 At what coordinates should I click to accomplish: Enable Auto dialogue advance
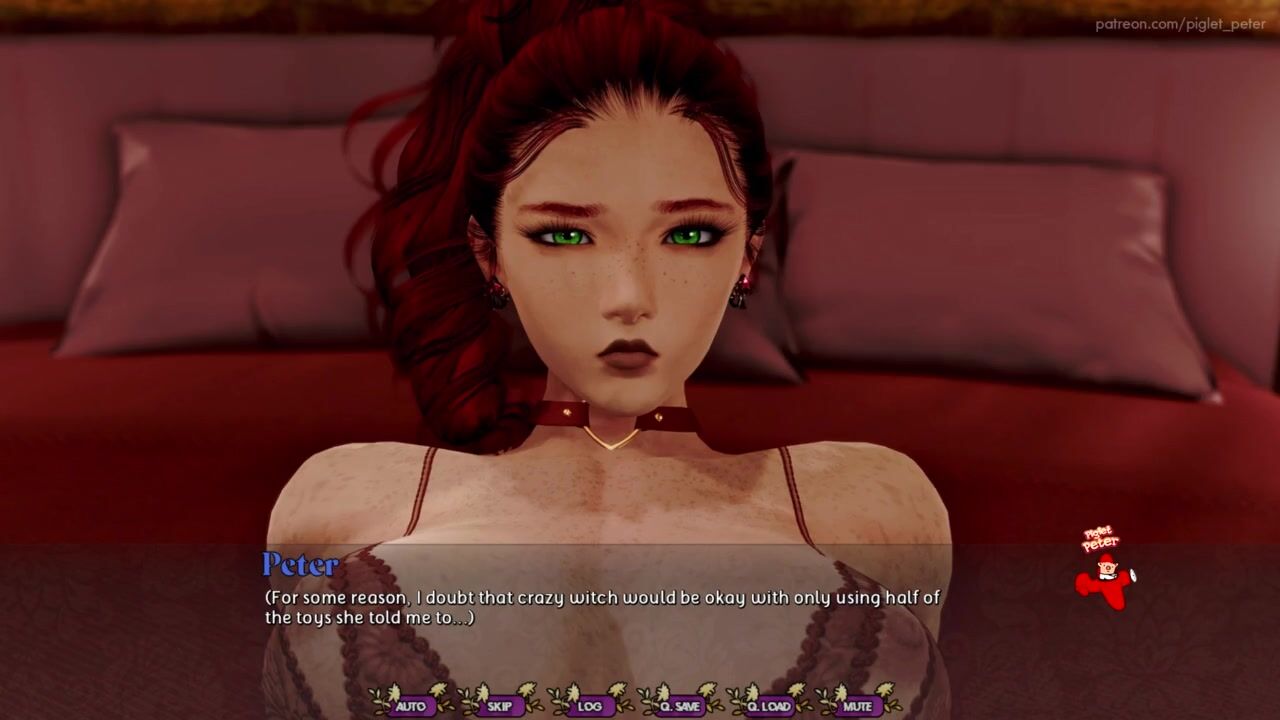point(410,706)
